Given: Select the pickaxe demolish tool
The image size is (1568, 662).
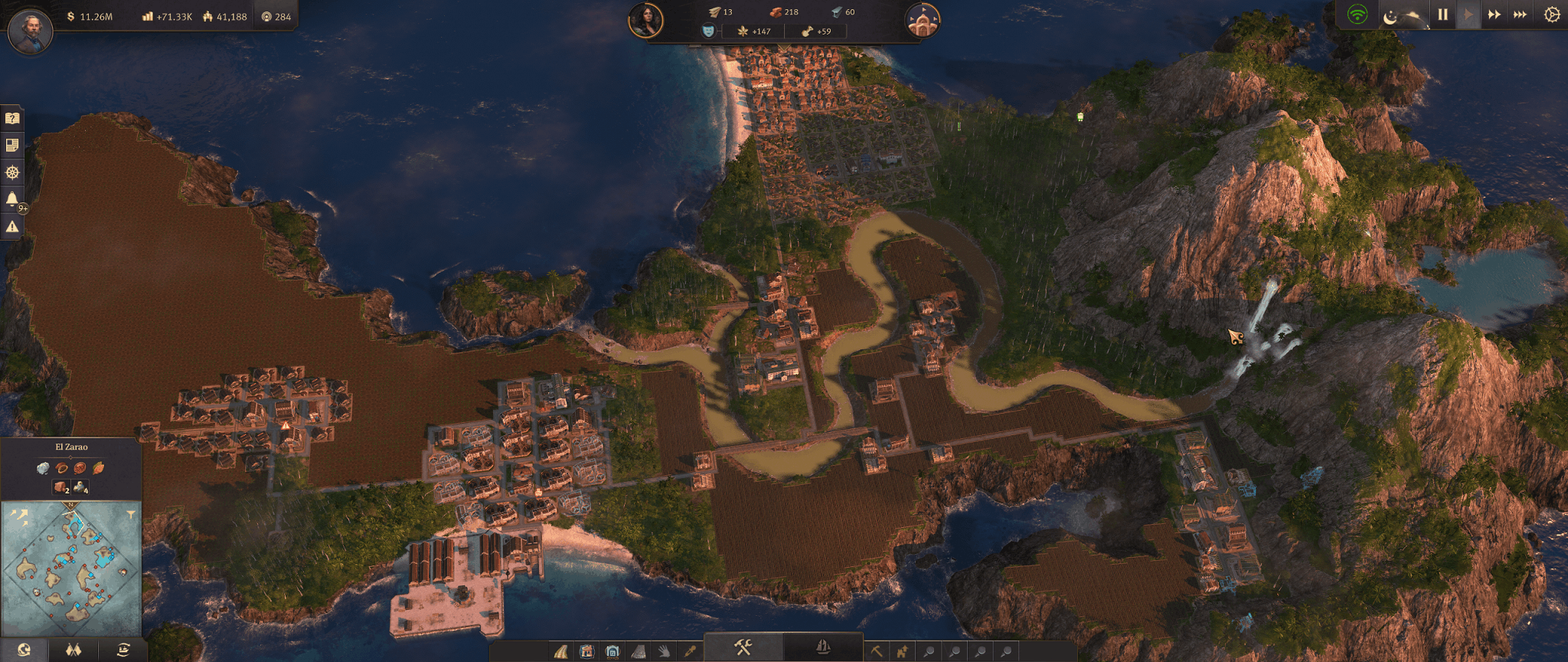Looking at the screenshot, I should tap(876, 652).
